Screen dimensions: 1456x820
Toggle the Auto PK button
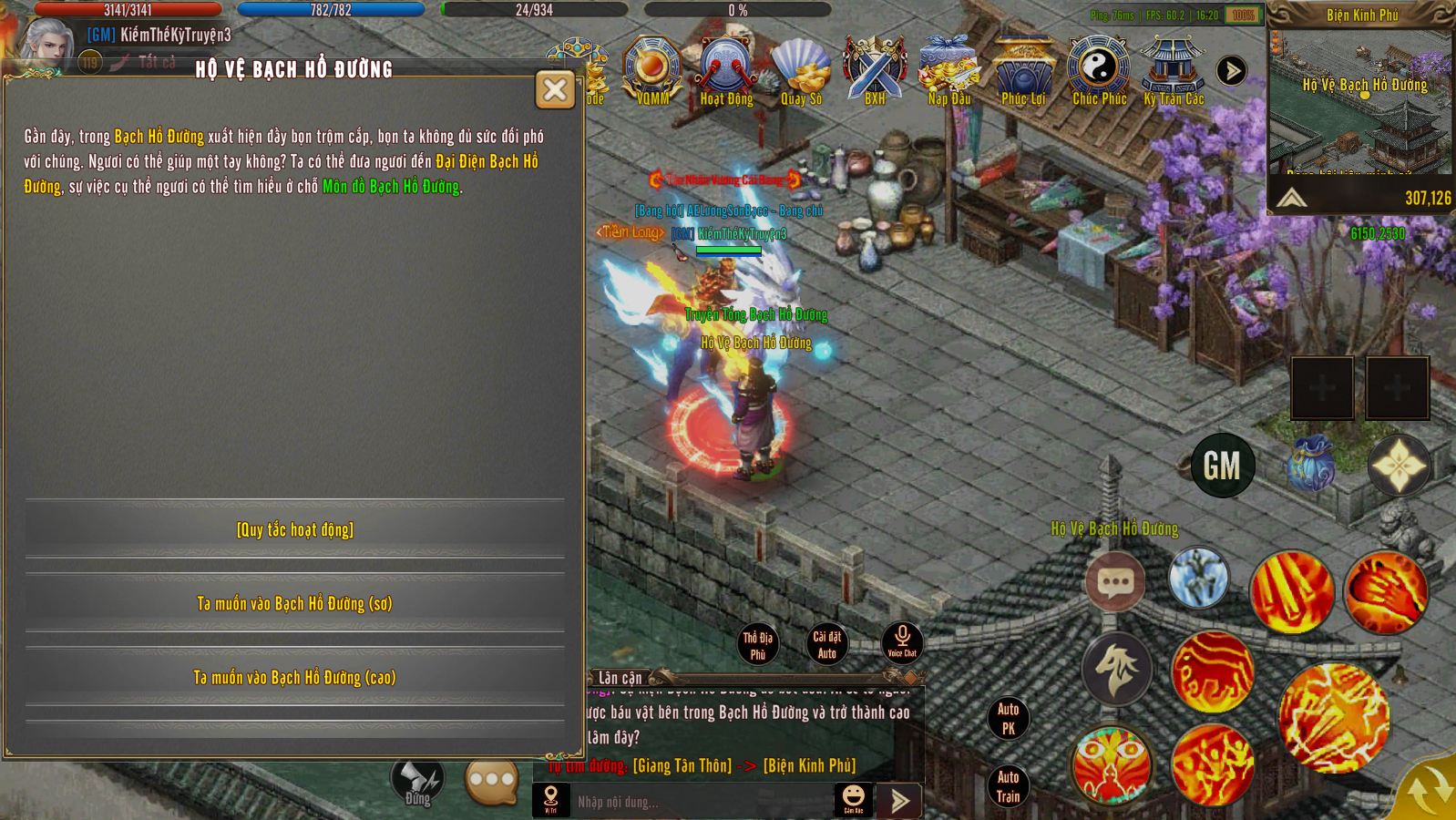1009,718
